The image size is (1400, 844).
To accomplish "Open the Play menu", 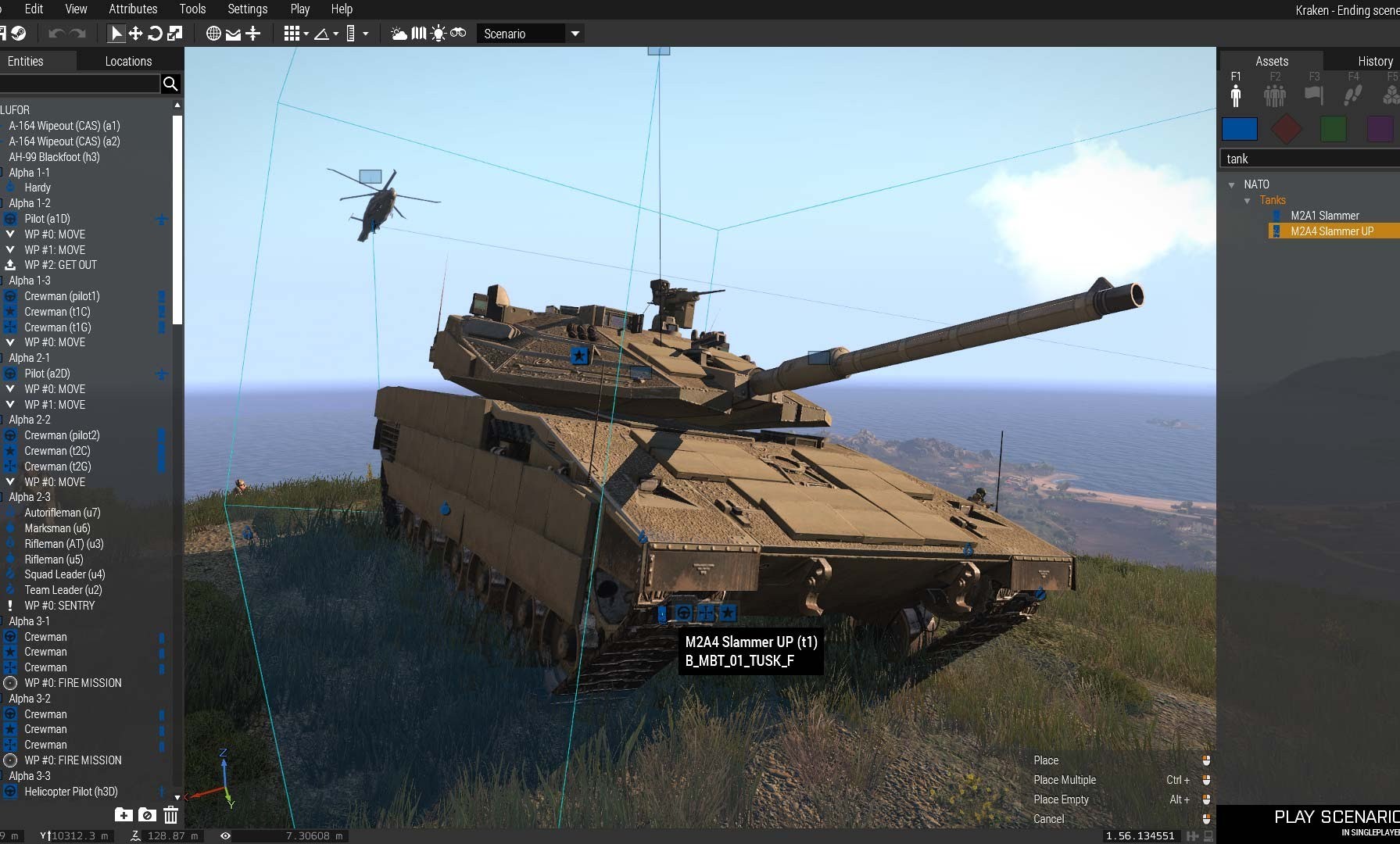I will pos(299,9).
